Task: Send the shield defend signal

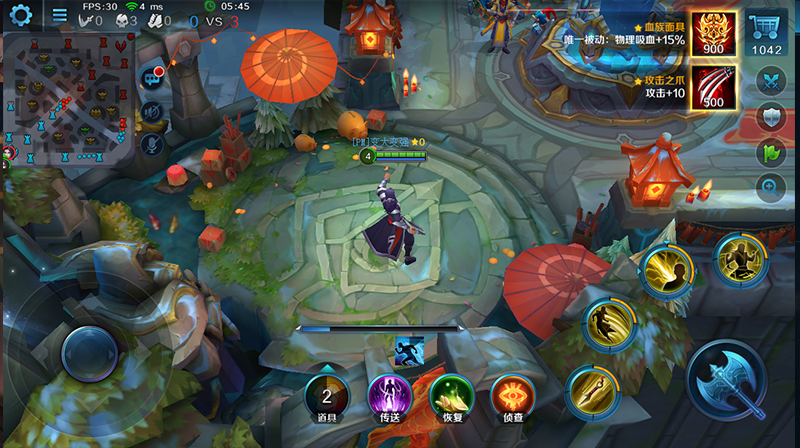Action: coord(770,118)
